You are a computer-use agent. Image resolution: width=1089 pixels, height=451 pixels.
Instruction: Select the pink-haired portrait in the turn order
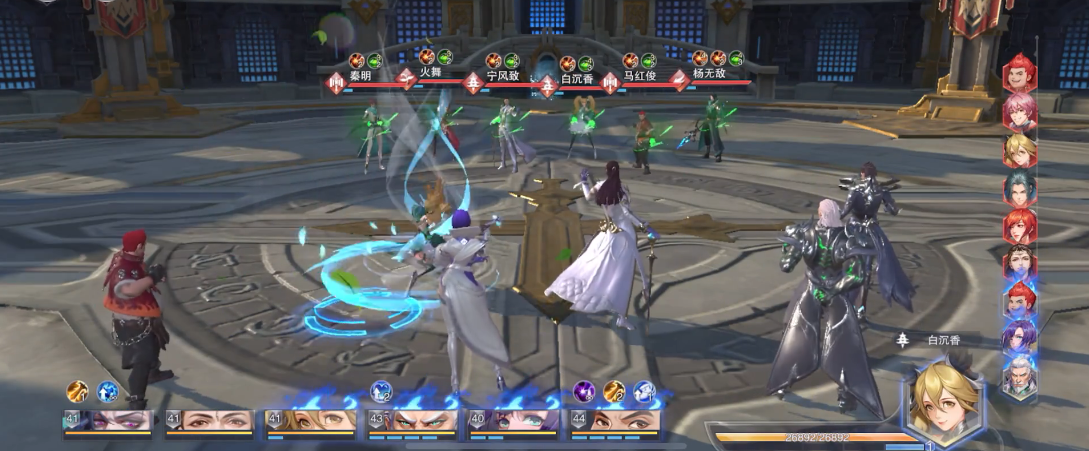click(x=1020, y=112)
